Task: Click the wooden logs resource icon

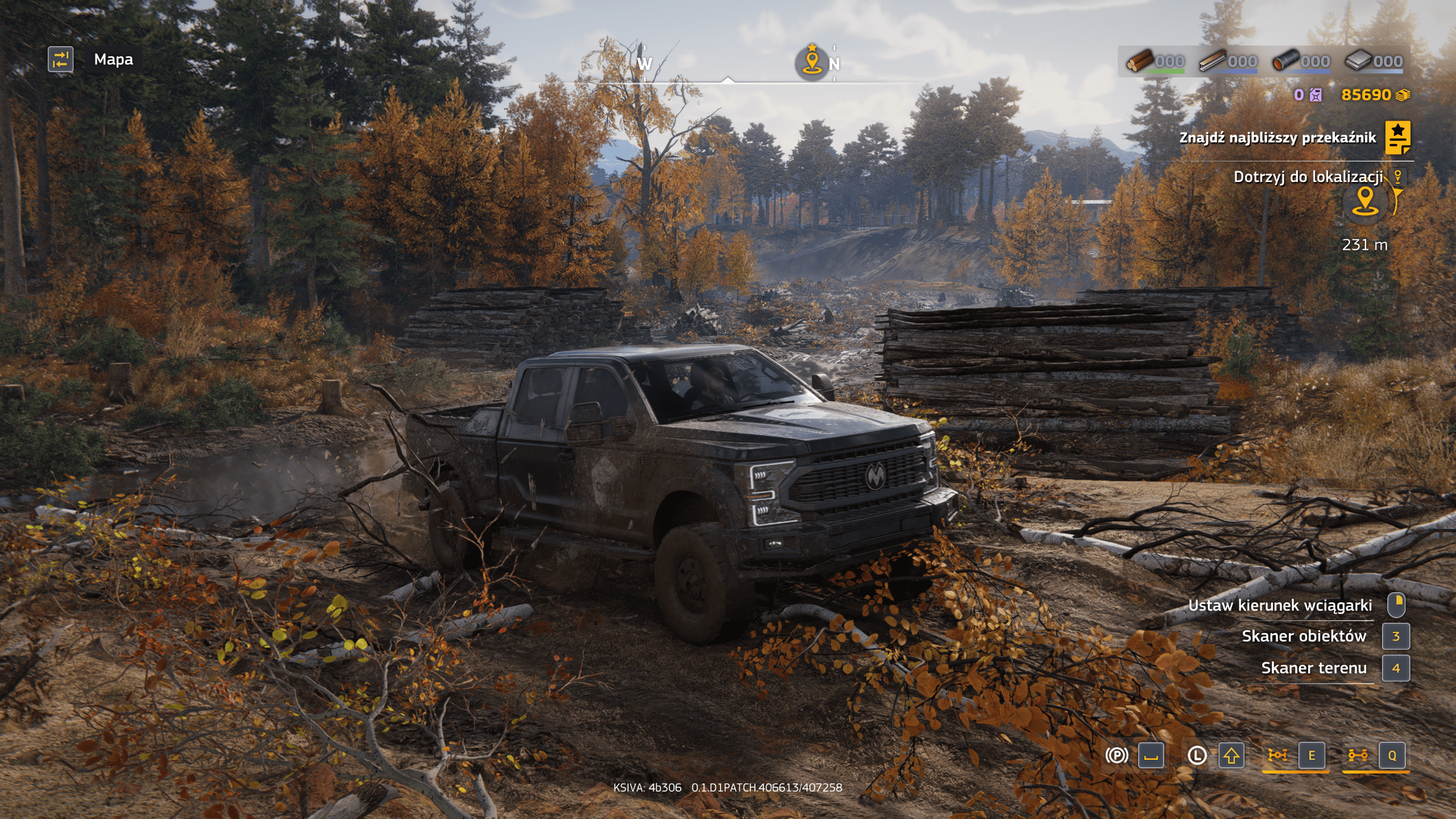Action: [1140, 60]
